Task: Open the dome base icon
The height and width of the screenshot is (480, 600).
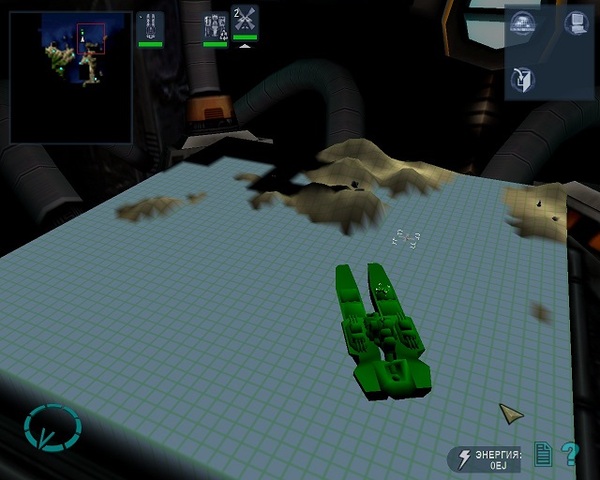Action: pyautogui.click(x=521, y=23)
